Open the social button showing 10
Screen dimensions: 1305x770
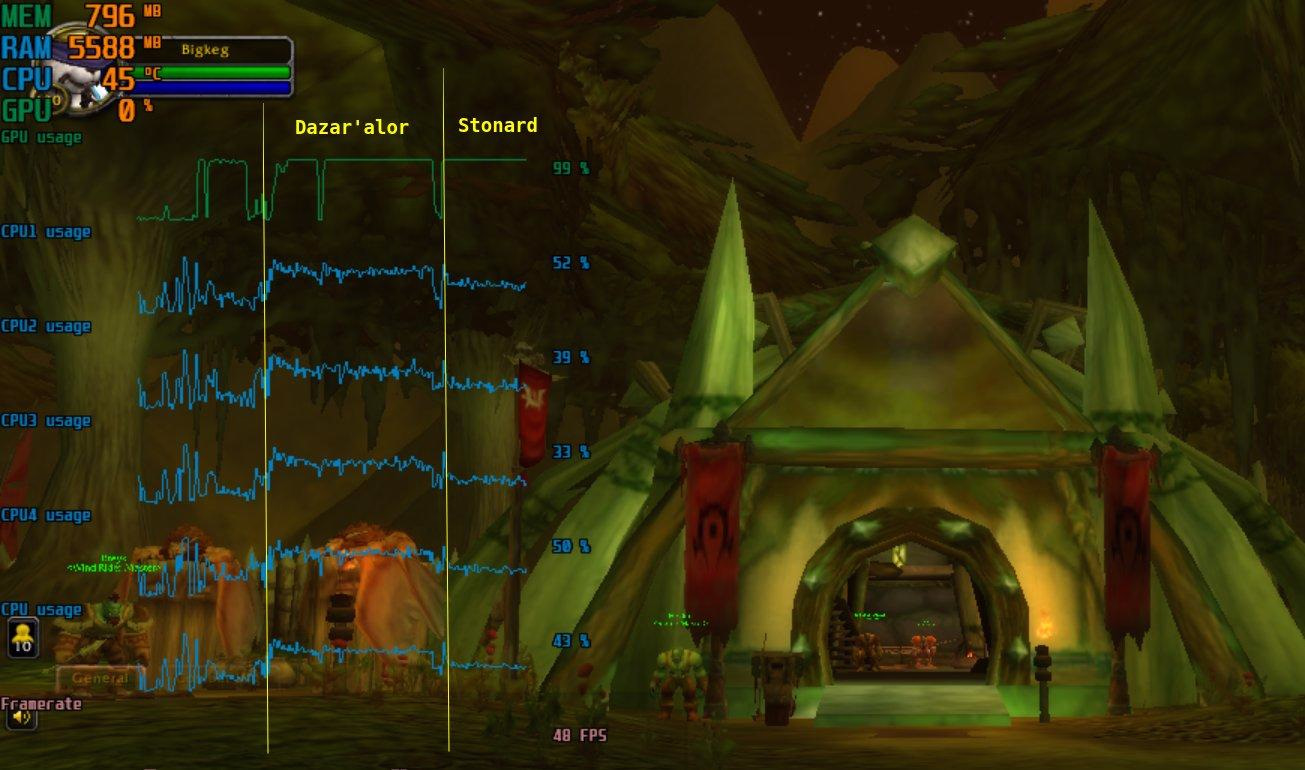[23, 637]
